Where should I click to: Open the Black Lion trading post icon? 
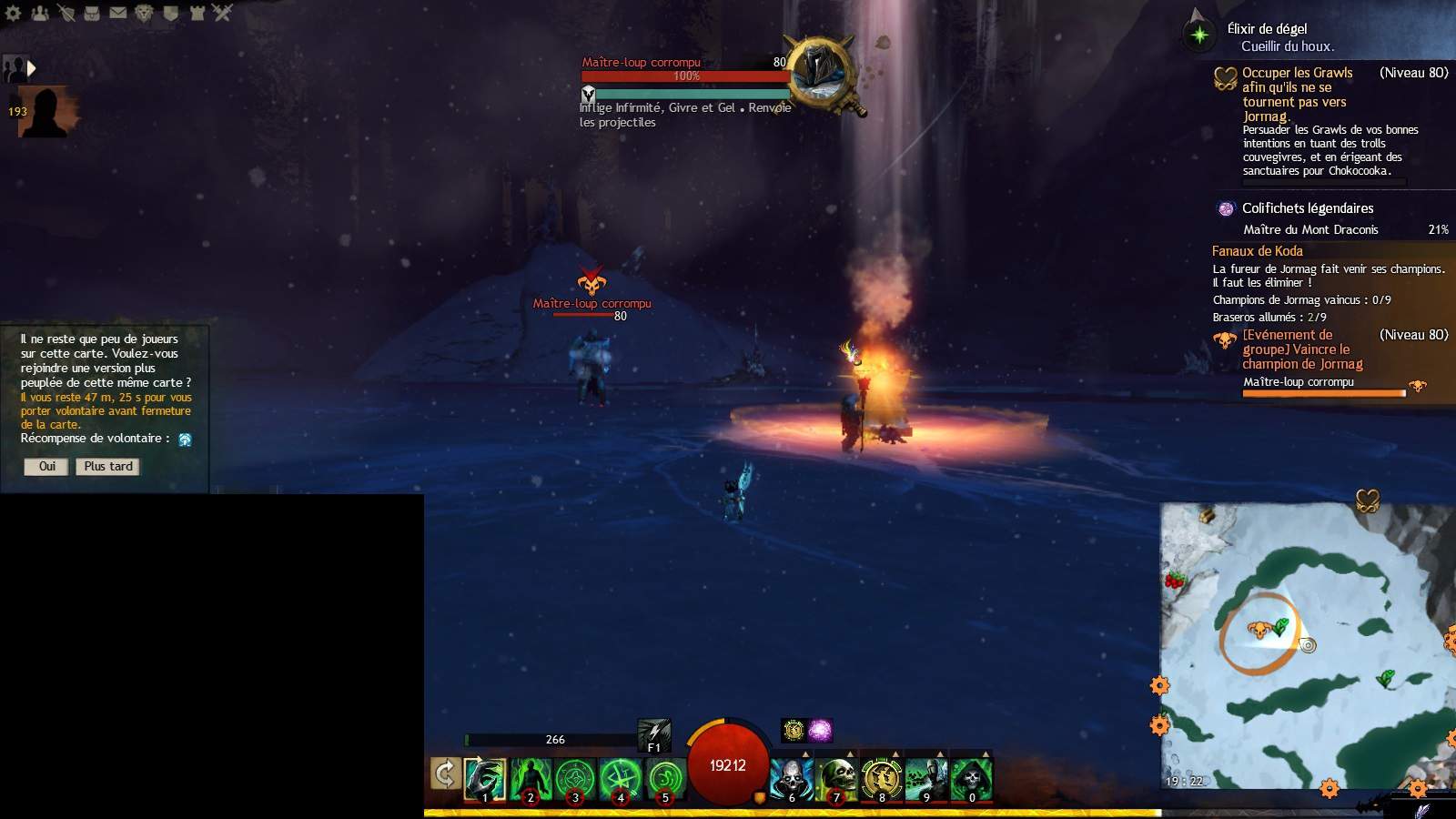[x=145, y=13]
